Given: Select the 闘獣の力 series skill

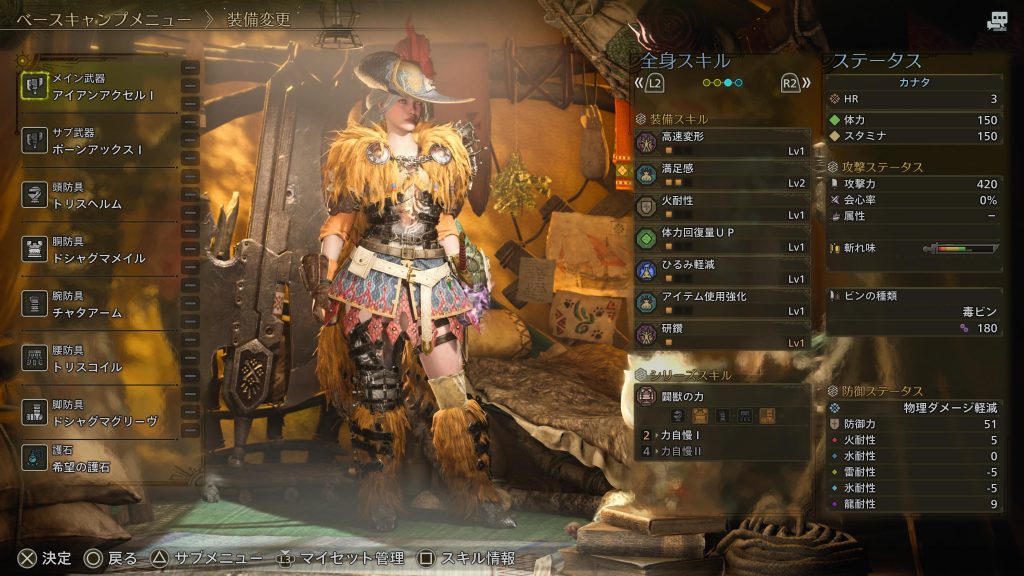Looking at the screenshot, I should click(x=722, y=404).
